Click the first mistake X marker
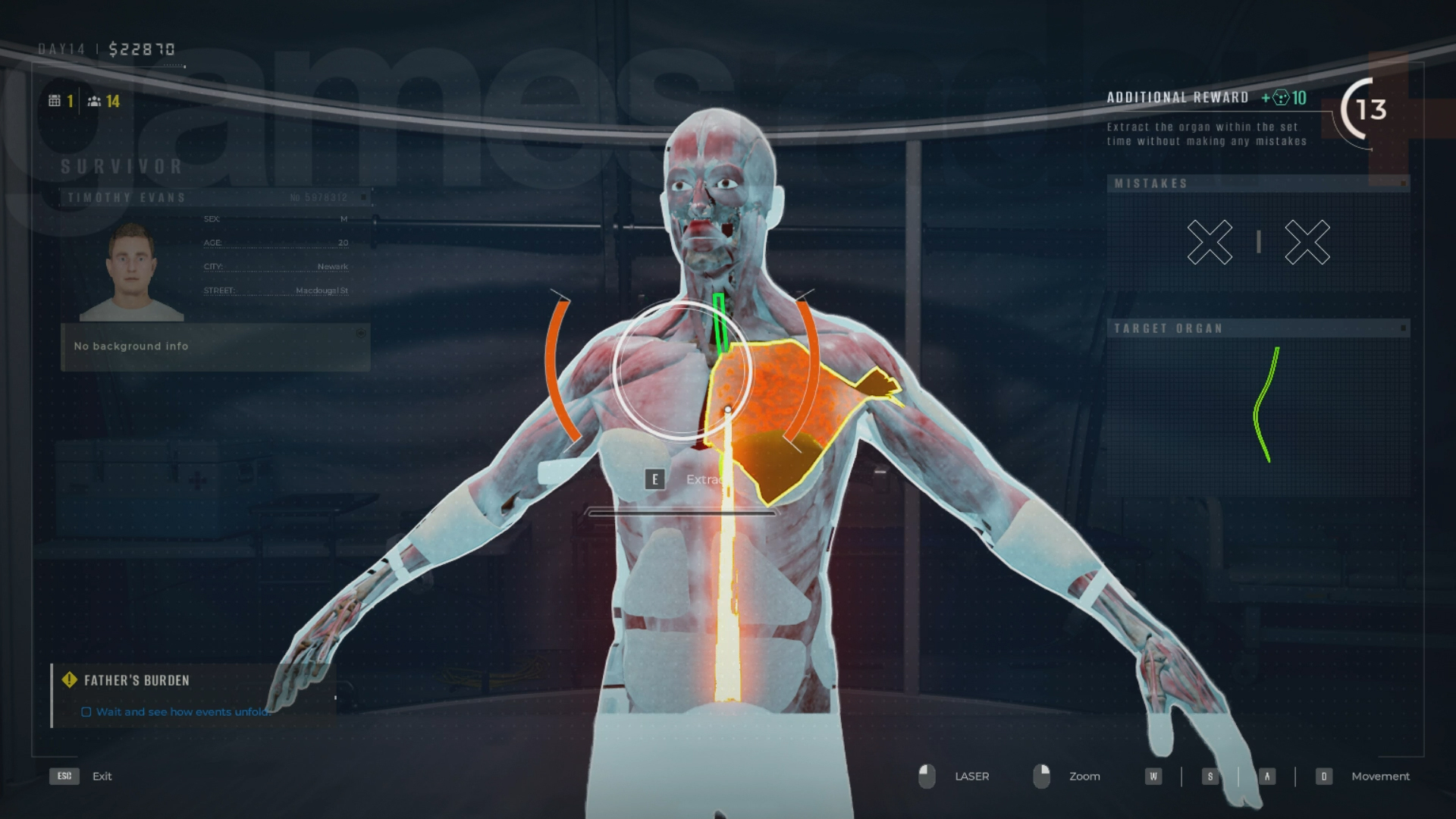 click(x=1210, y=242)
